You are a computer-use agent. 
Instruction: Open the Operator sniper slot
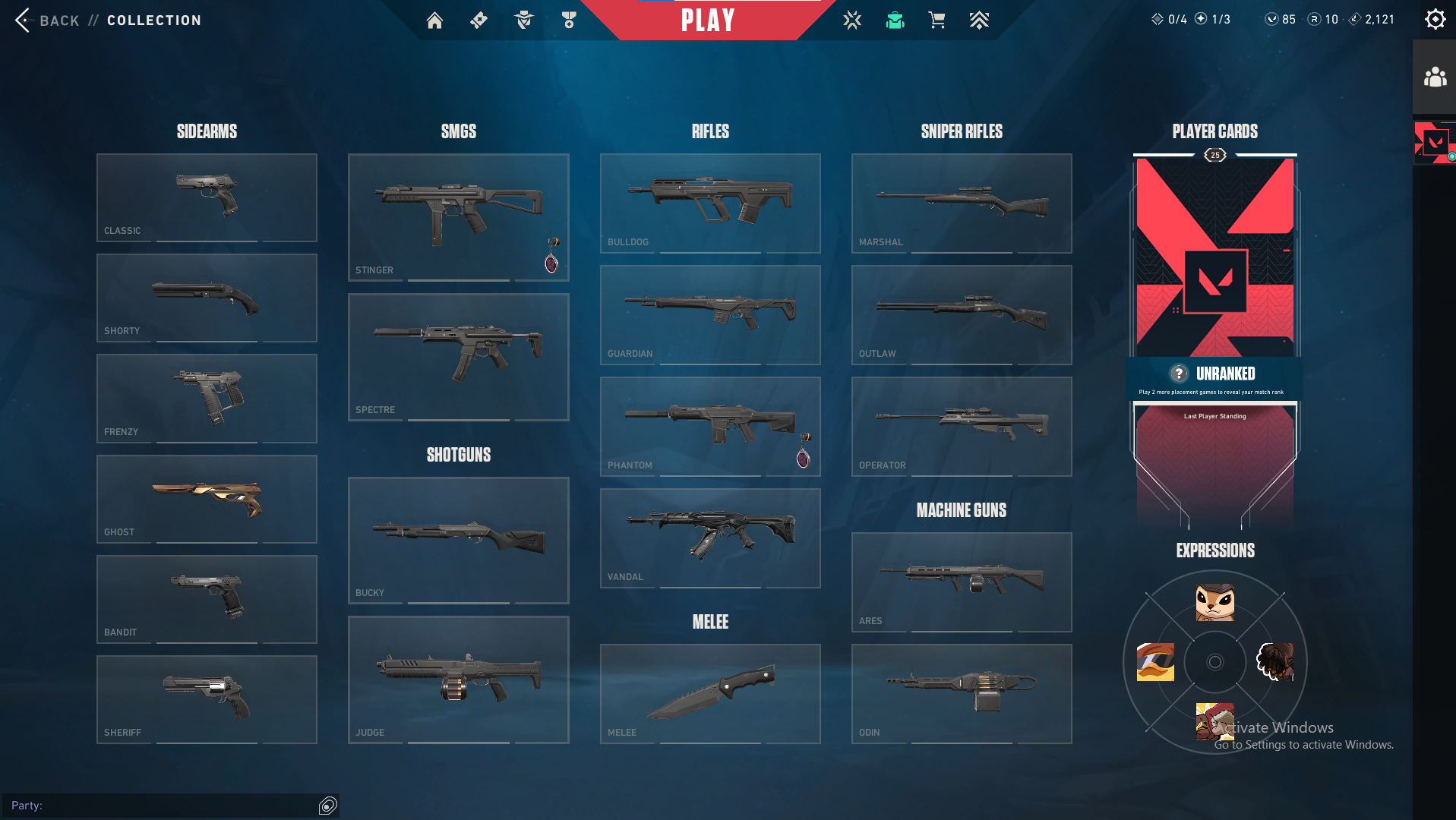click(961, 426)
